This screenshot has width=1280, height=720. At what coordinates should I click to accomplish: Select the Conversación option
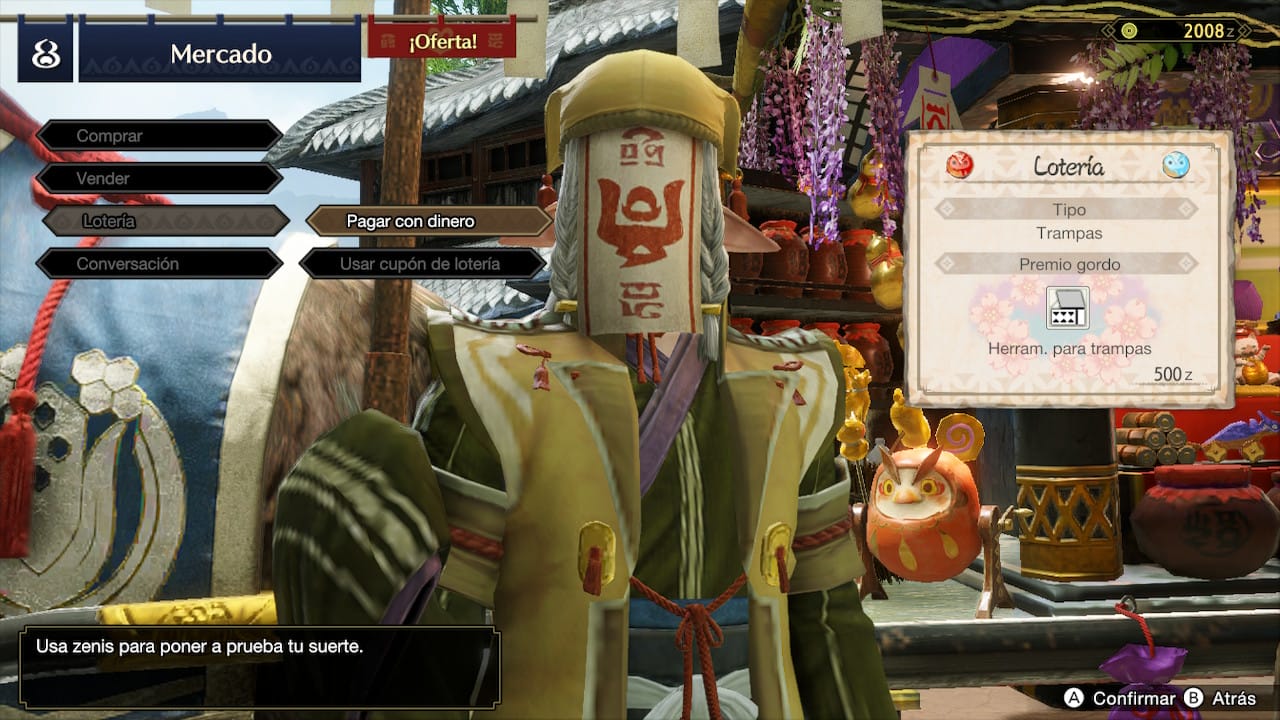click(160, 264)
